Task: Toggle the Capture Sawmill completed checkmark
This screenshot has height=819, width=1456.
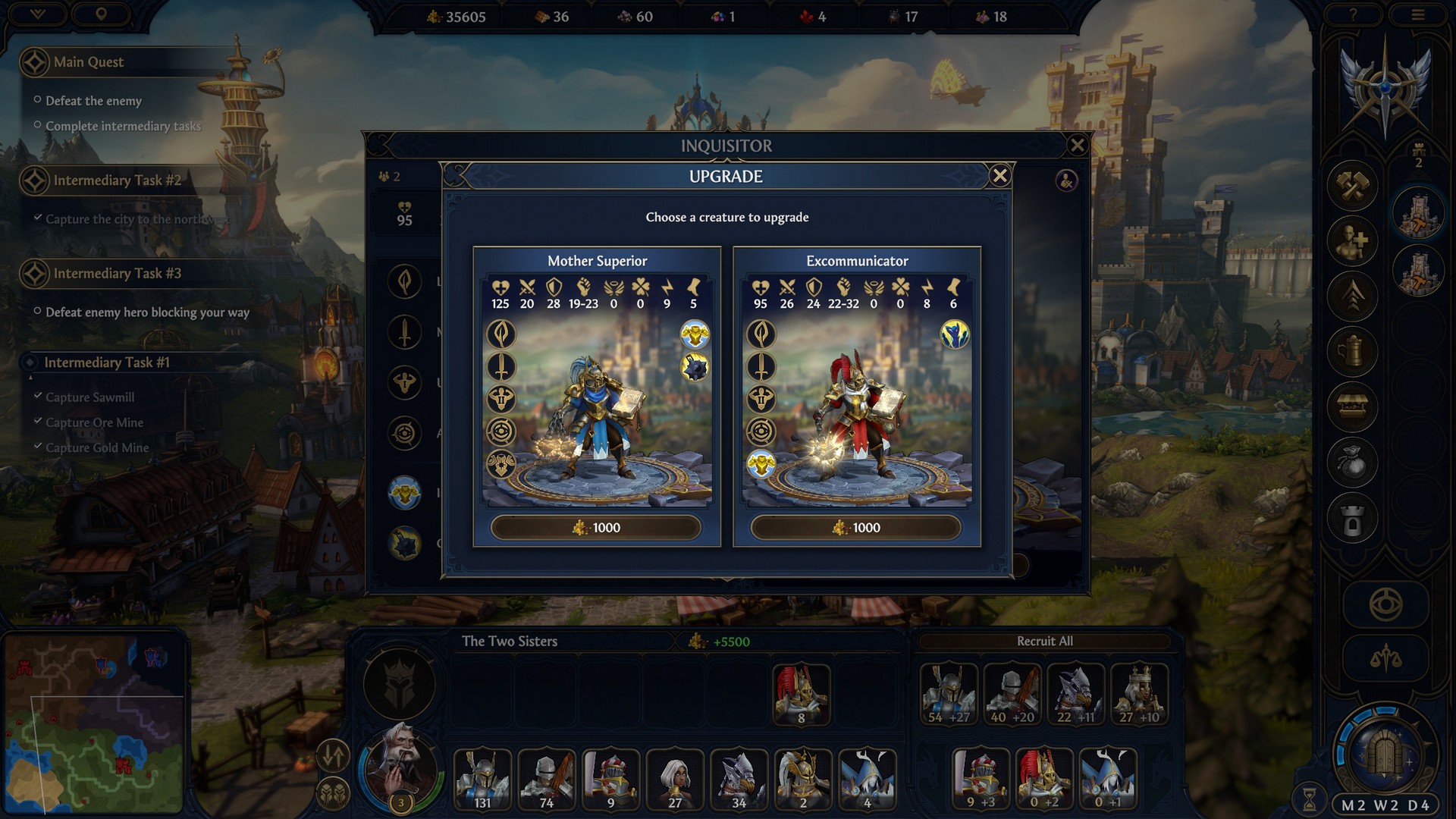Action: tap(38, 397)
